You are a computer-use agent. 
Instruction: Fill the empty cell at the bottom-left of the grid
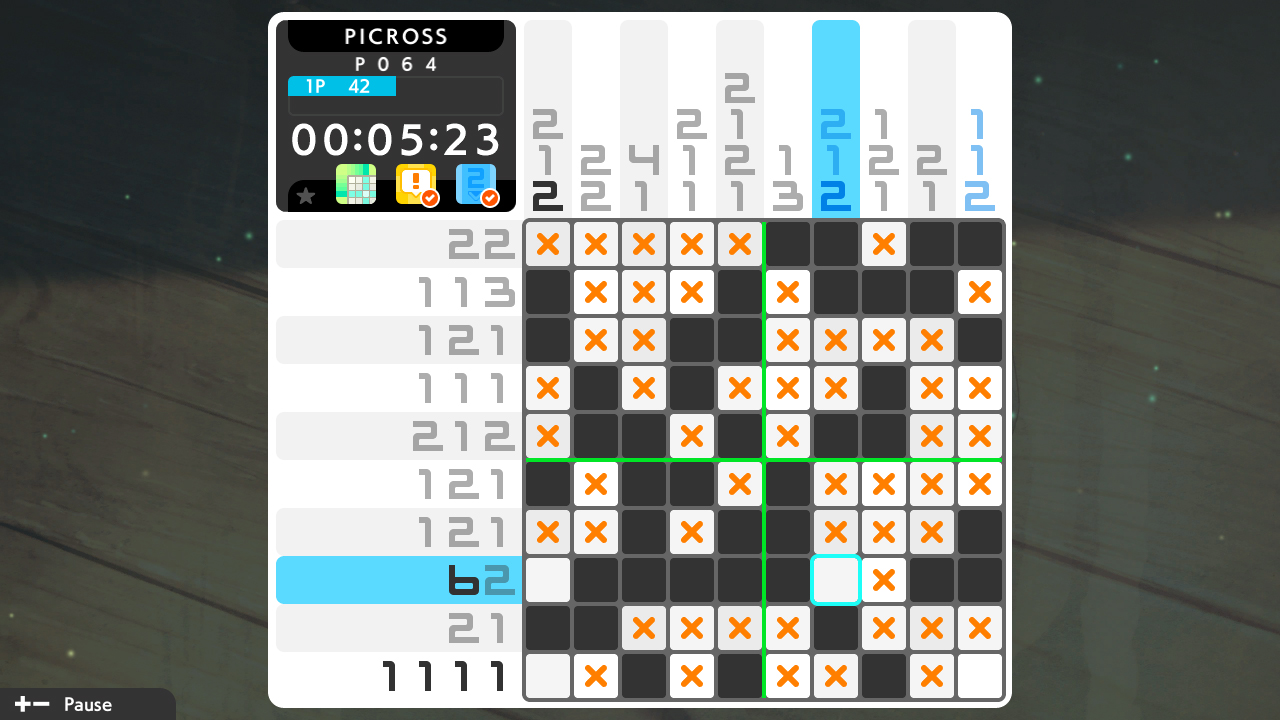point(548,676)
